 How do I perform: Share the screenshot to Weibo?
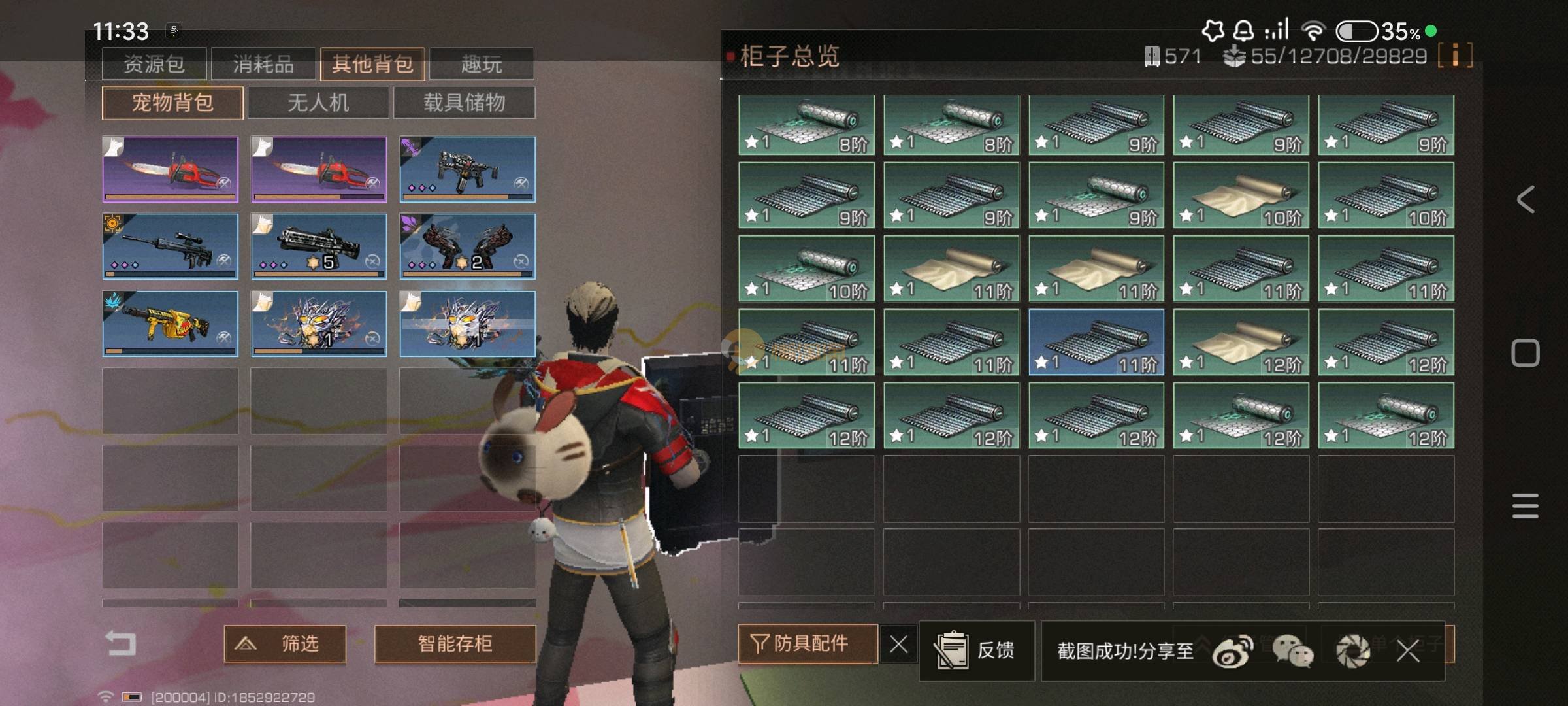(1232, 651)
